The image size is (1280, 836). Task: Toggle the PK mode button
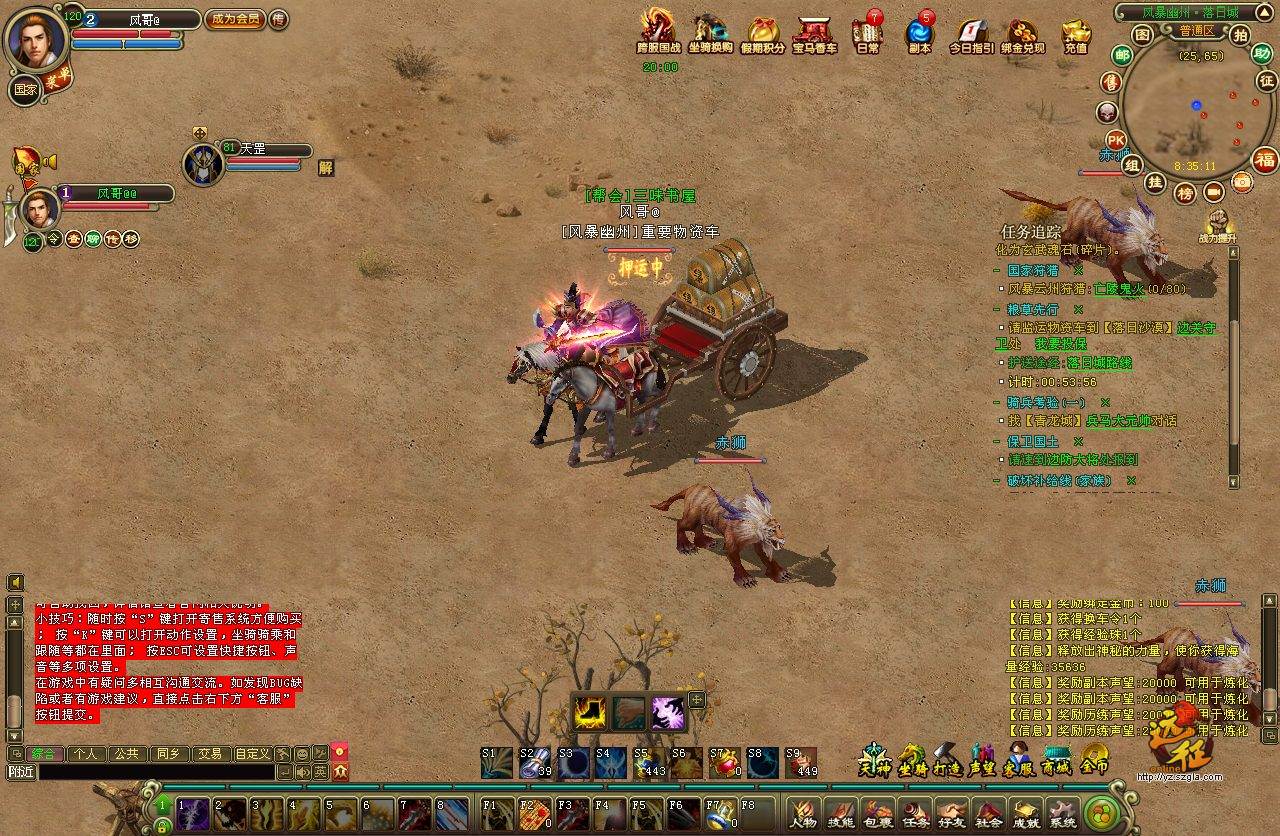coord(1115,139)
